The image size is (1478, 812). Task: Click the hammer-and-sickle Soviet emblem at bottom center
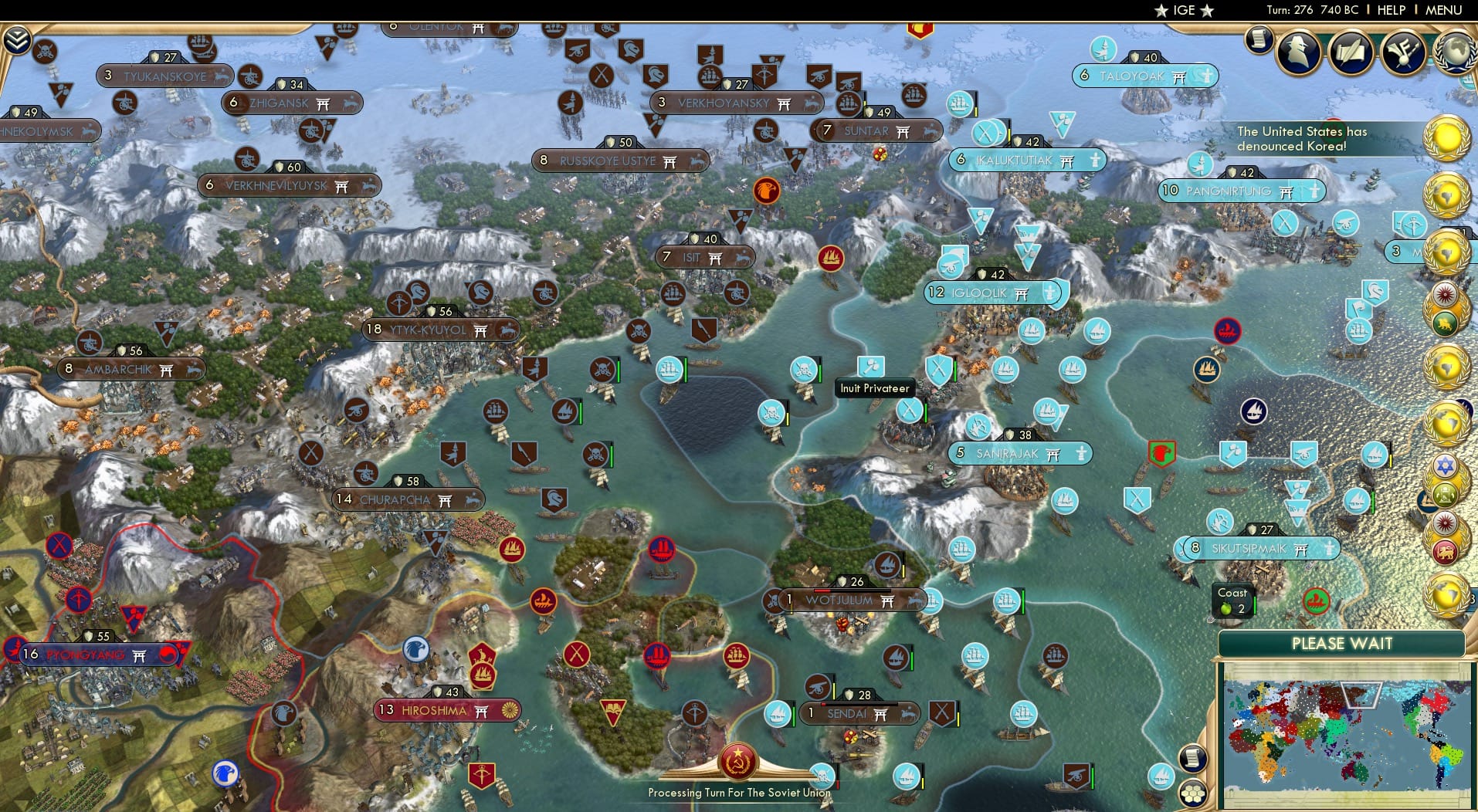[739, 759]
